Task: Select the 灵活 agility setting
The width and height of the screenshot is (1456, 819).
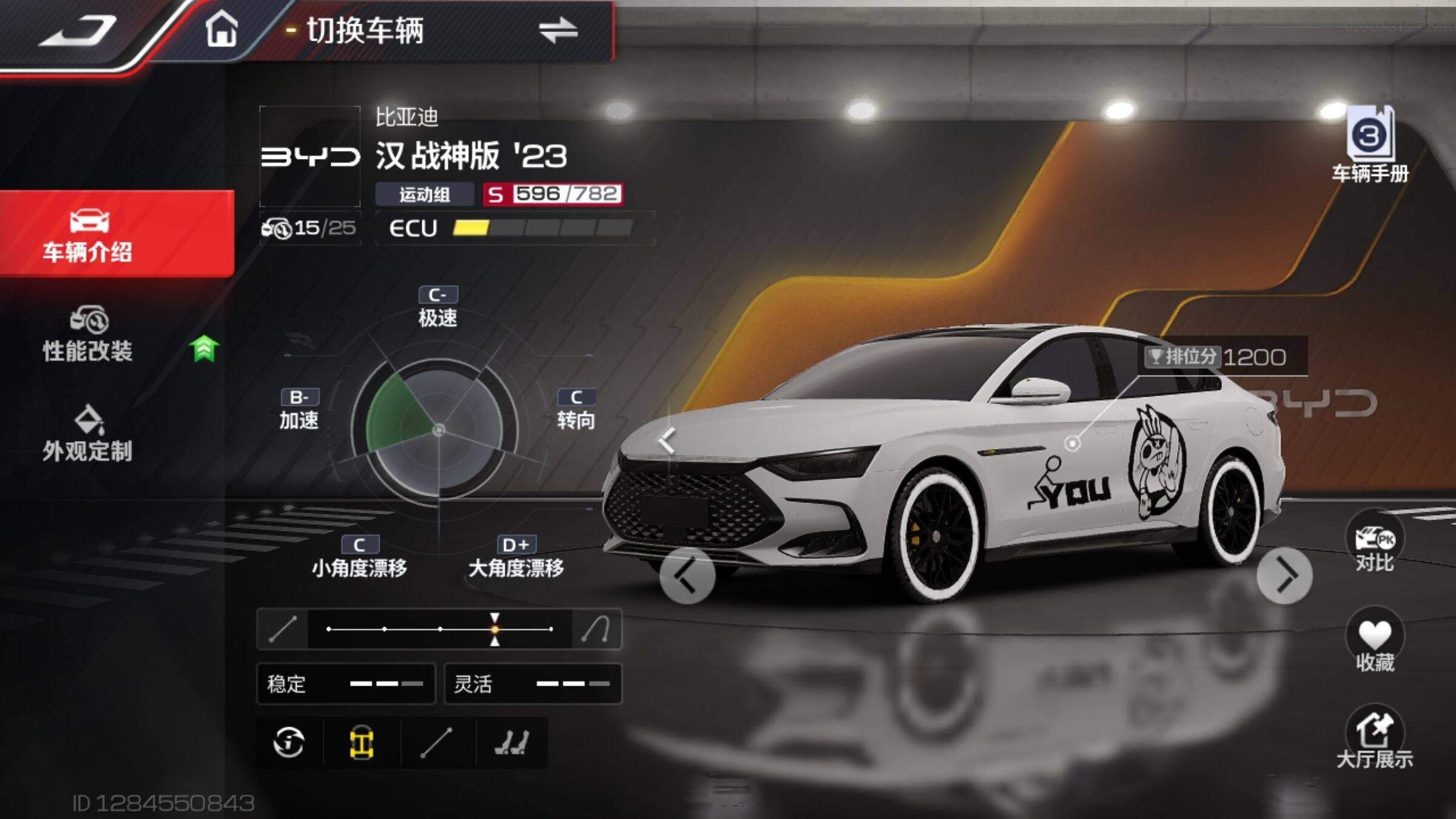Action: point(533,684)
